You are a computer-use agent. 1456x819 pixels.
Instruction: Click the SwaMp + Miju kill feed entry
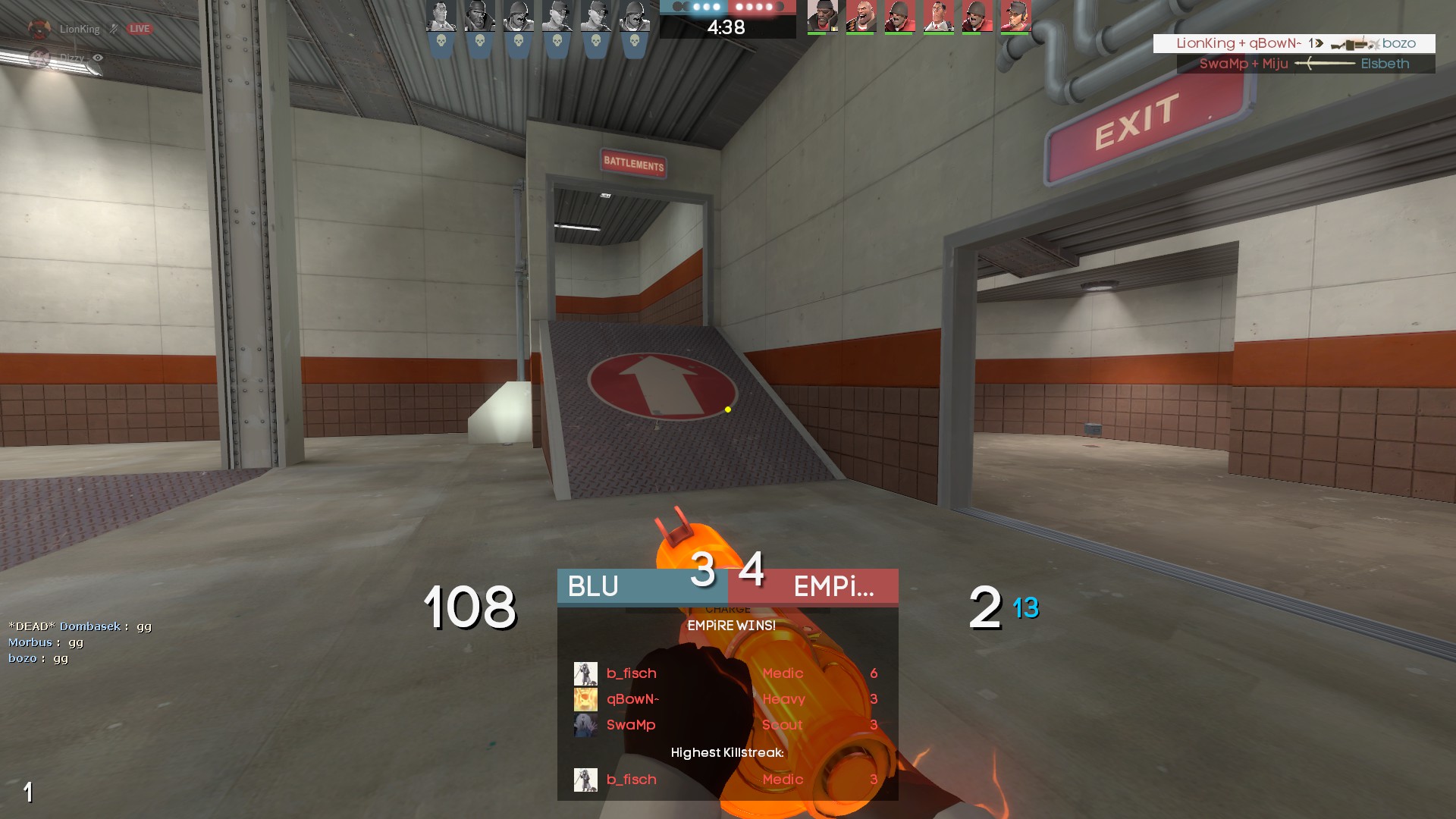tap(1305, 64)
